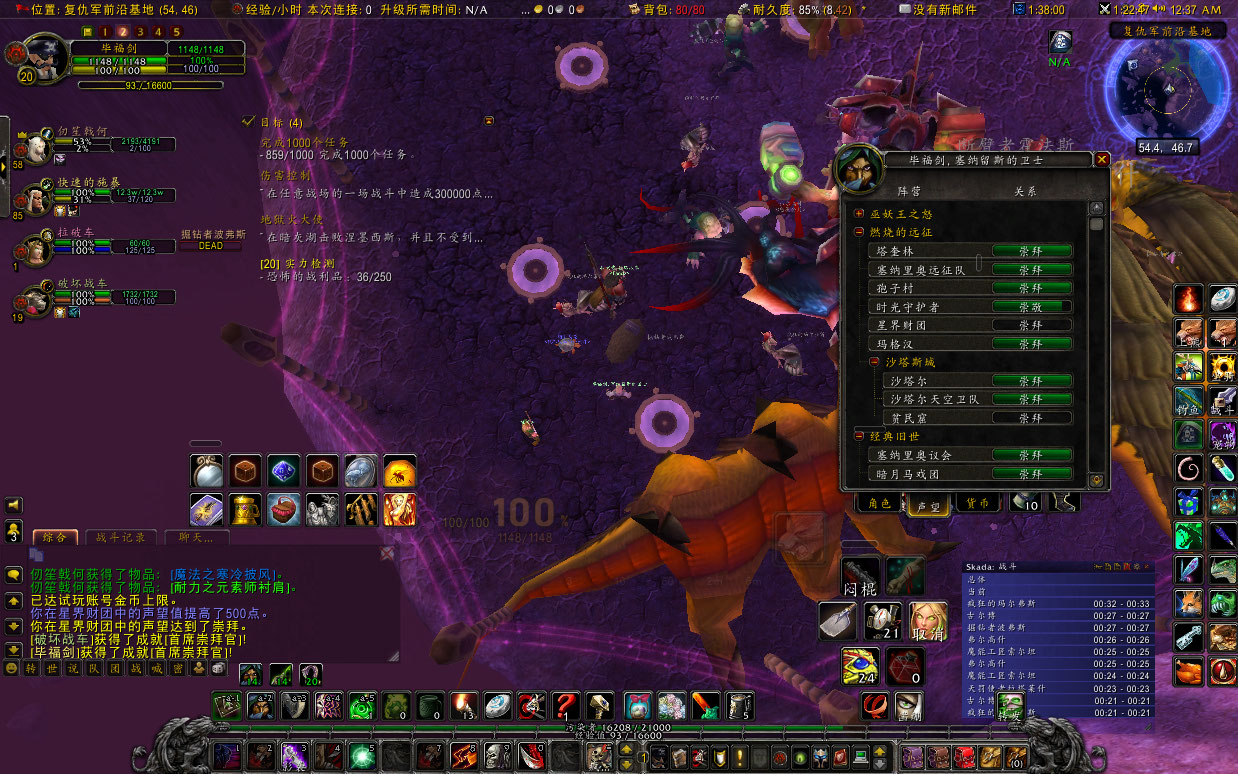Use the blue gem dice item

[x=283, y=471]
